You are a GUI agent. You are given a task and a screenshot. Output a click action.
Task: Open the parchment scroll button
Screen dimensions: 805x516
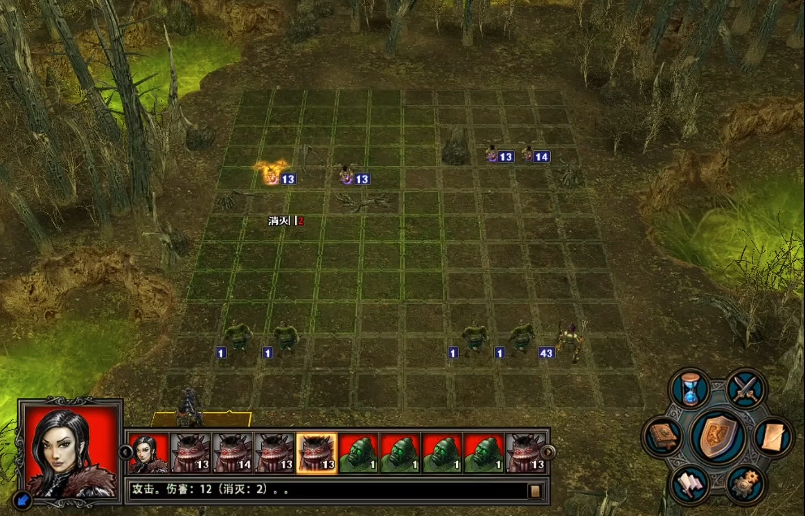point(773,436)
